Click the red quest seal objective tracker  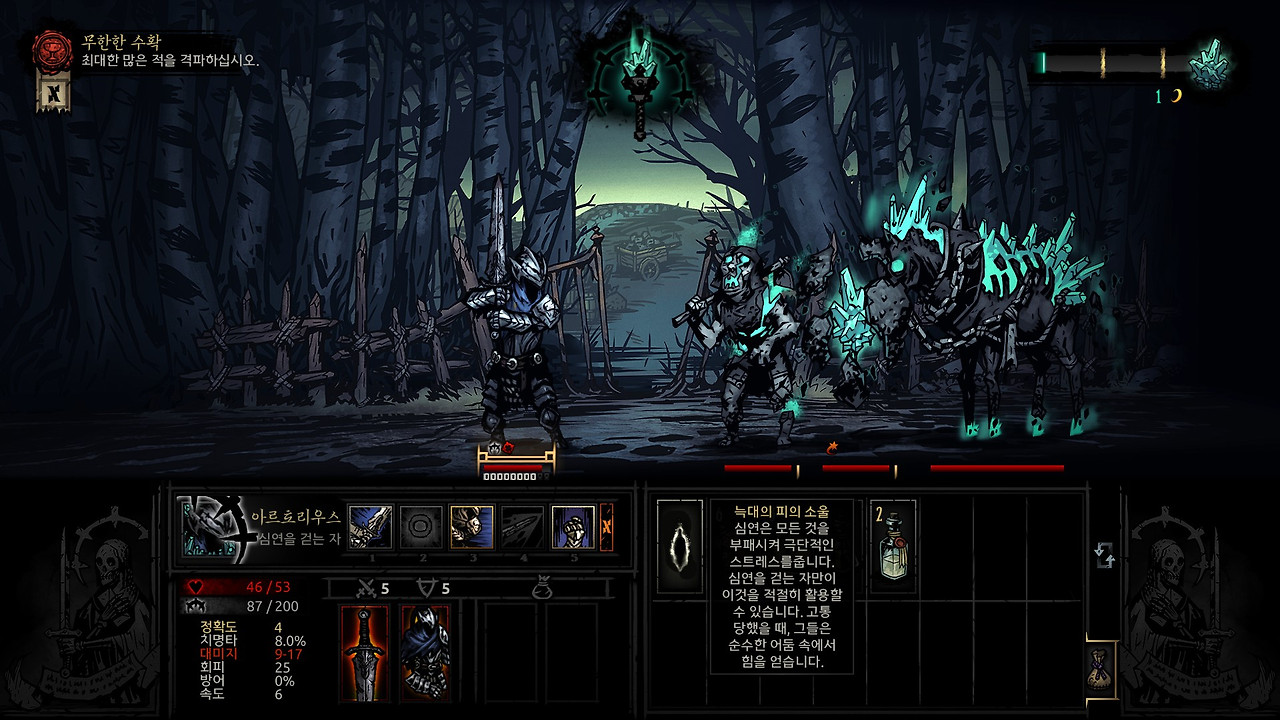coord(52,50)
